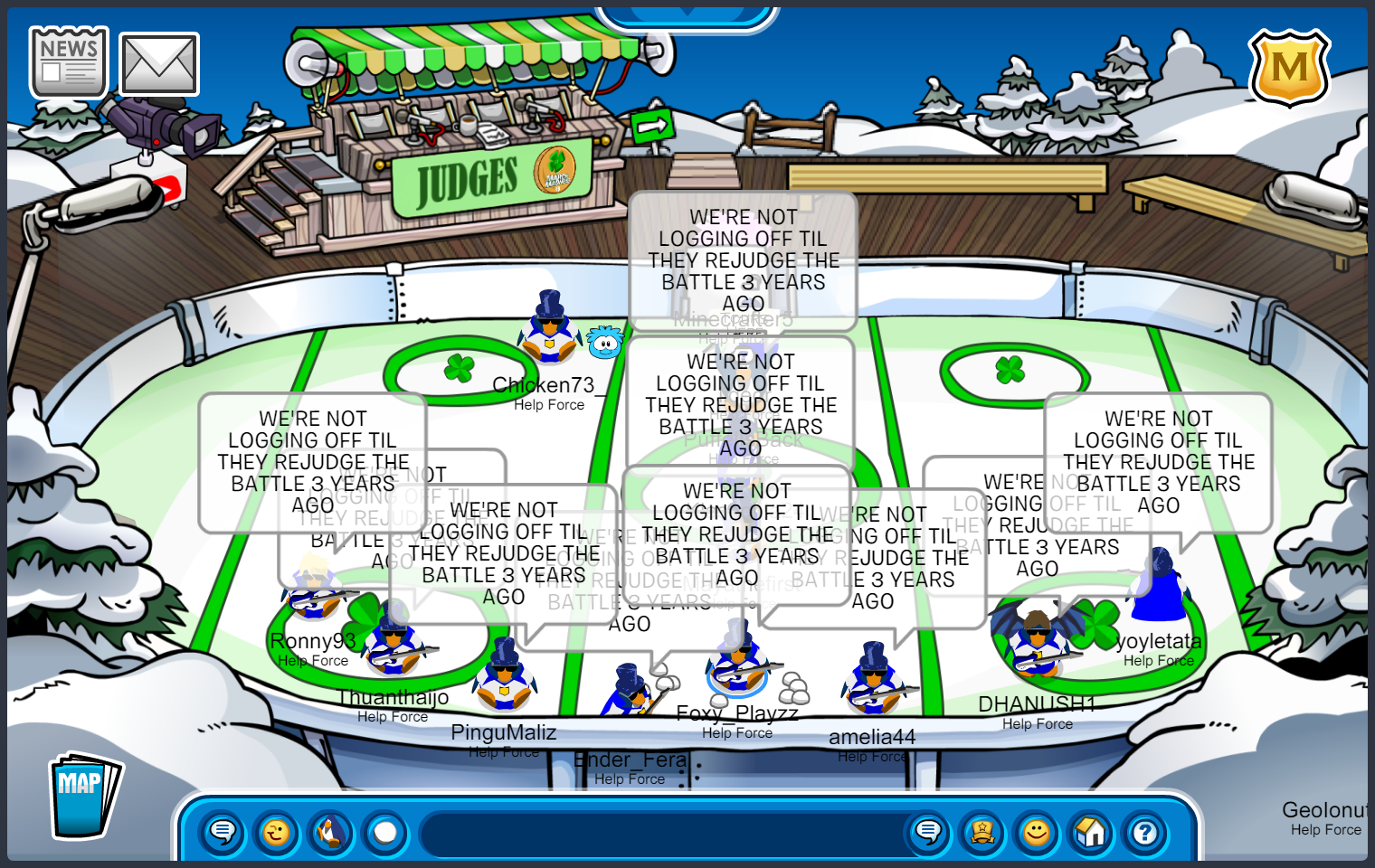Open the smiley face buddy list
This screenshot has height=868, width=1375.
coord(1037,832)
